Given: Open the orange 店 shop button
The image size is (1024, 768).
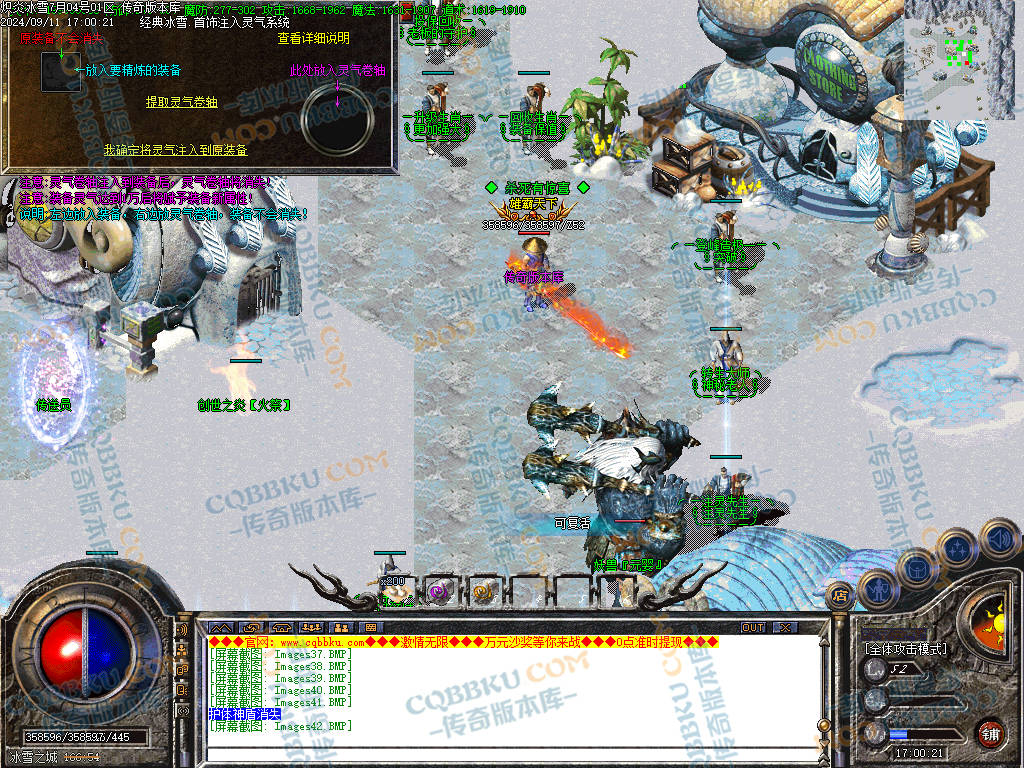Looking at the screenshot, I should (841, 598).
